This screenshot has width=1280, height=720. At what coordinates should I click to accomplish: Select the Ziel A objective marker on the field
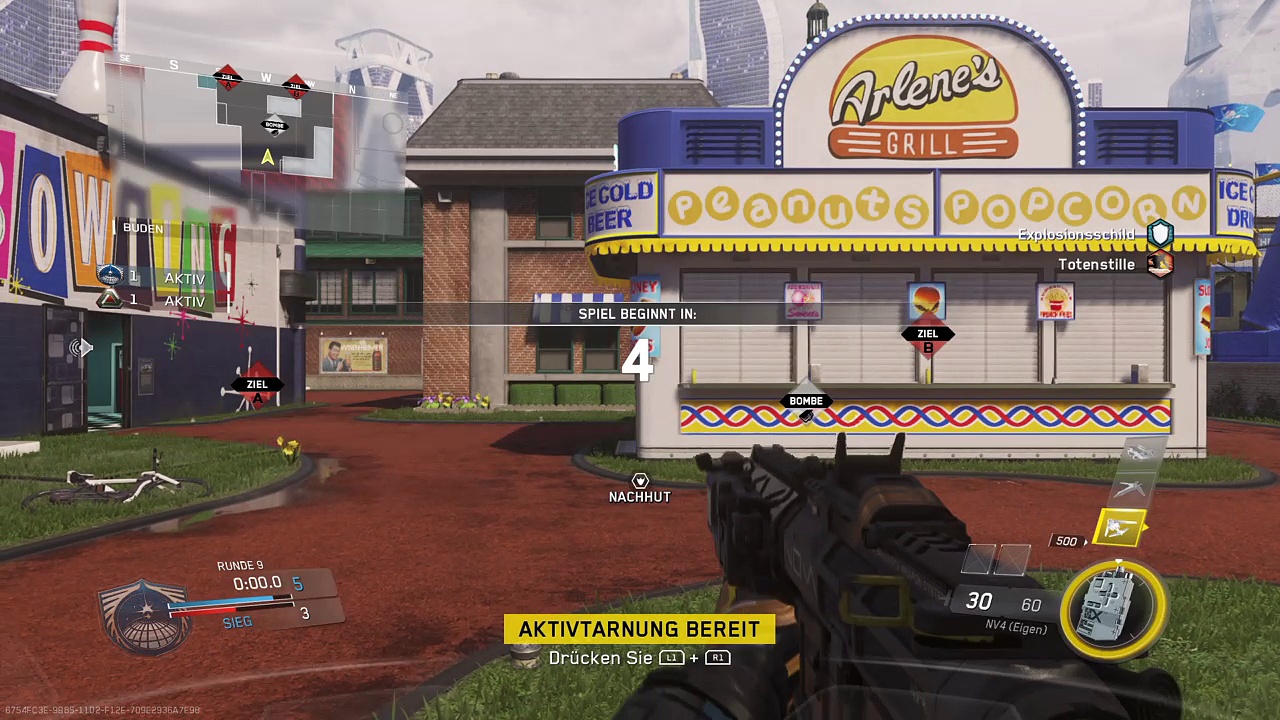[x=258, y=386]
